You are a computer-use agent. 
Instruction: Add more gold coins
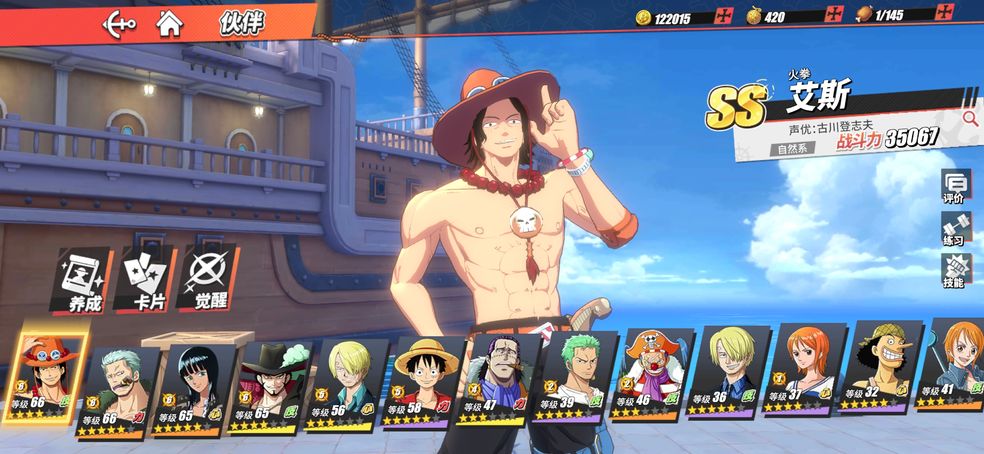pyautogui.click(x=725, y=15)
